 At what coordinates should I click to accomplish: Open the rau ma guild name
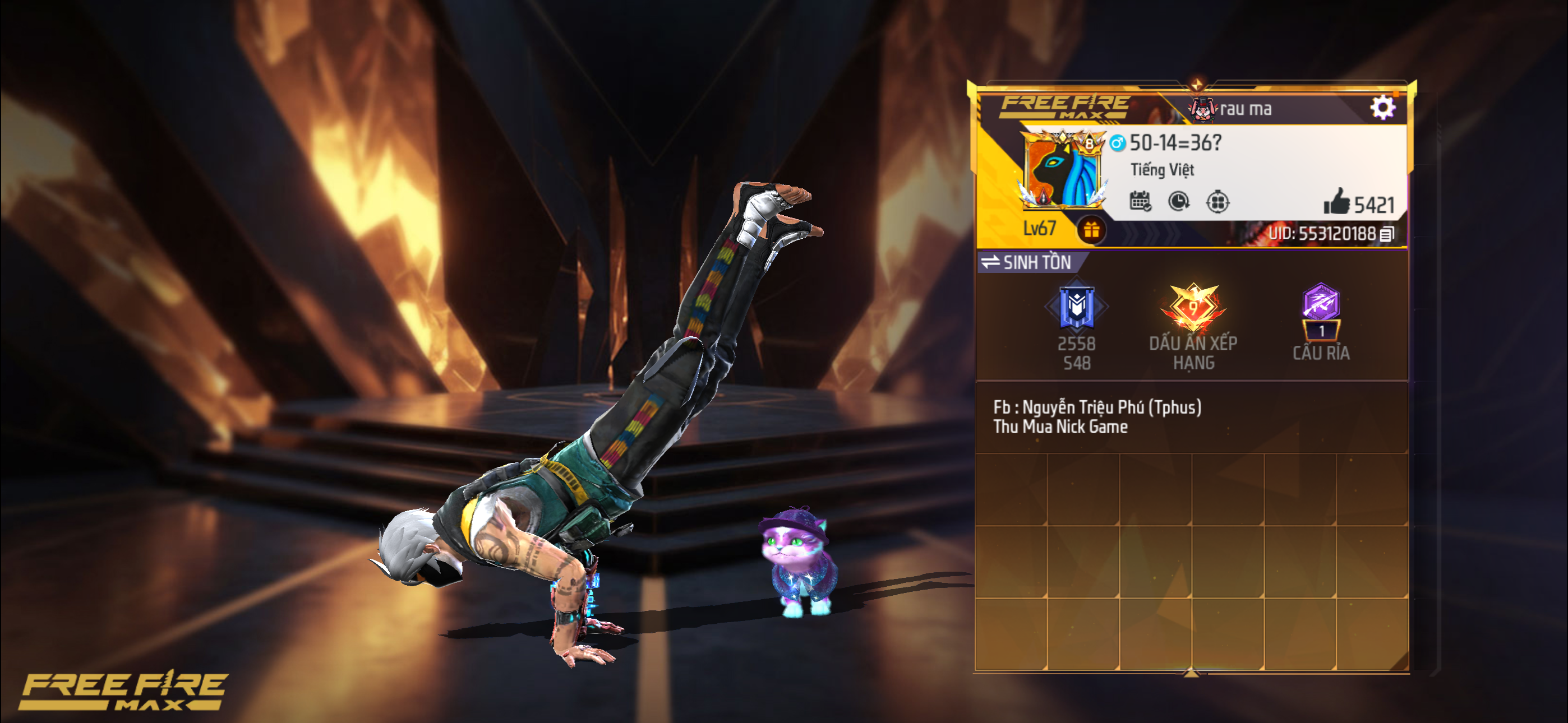coord(1245,109)
